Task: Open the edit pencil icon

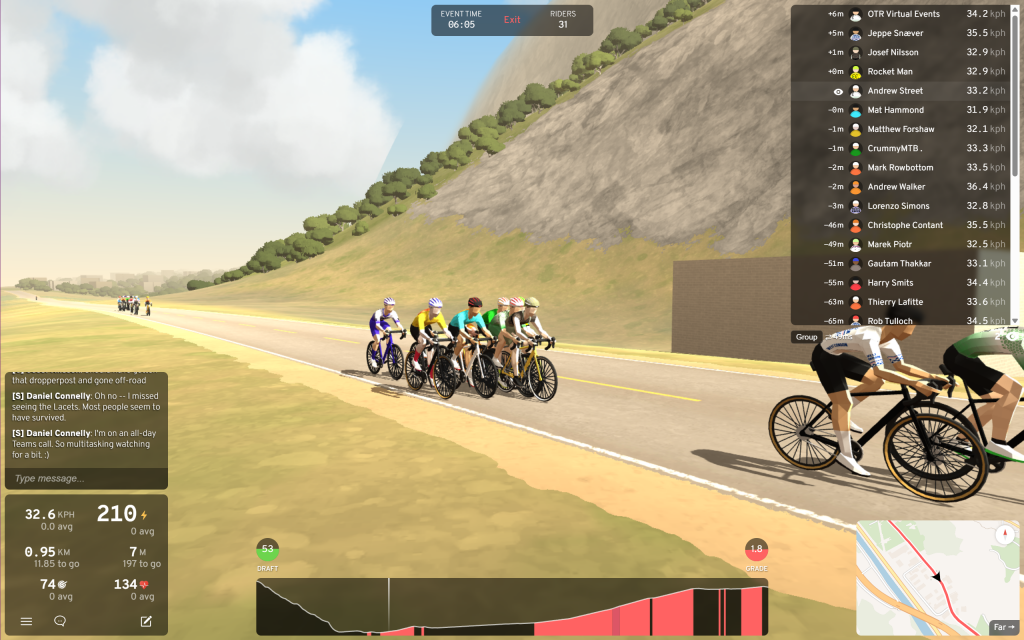Action: click(x=146, y=621)
